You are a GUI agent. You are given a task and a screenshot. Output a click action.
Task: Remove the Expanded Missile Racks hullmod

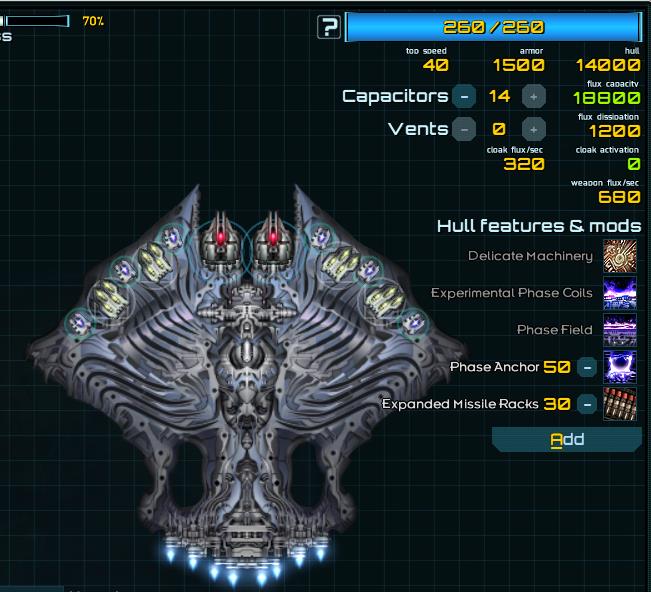pyautogui.click(x=588, y=404)
